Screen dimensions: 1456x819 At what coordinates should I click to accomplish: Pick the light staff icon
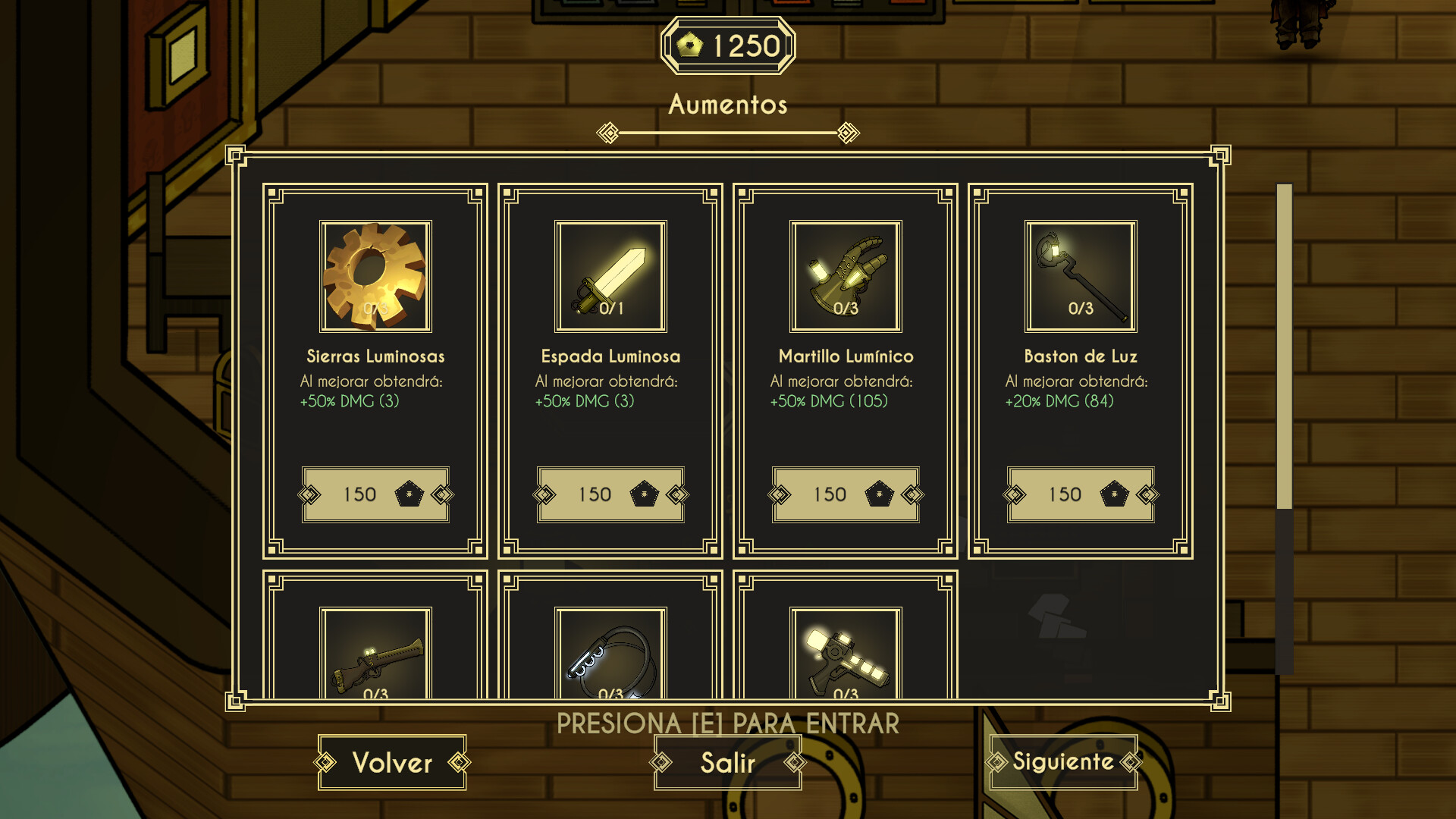(x=1081, y=276)
